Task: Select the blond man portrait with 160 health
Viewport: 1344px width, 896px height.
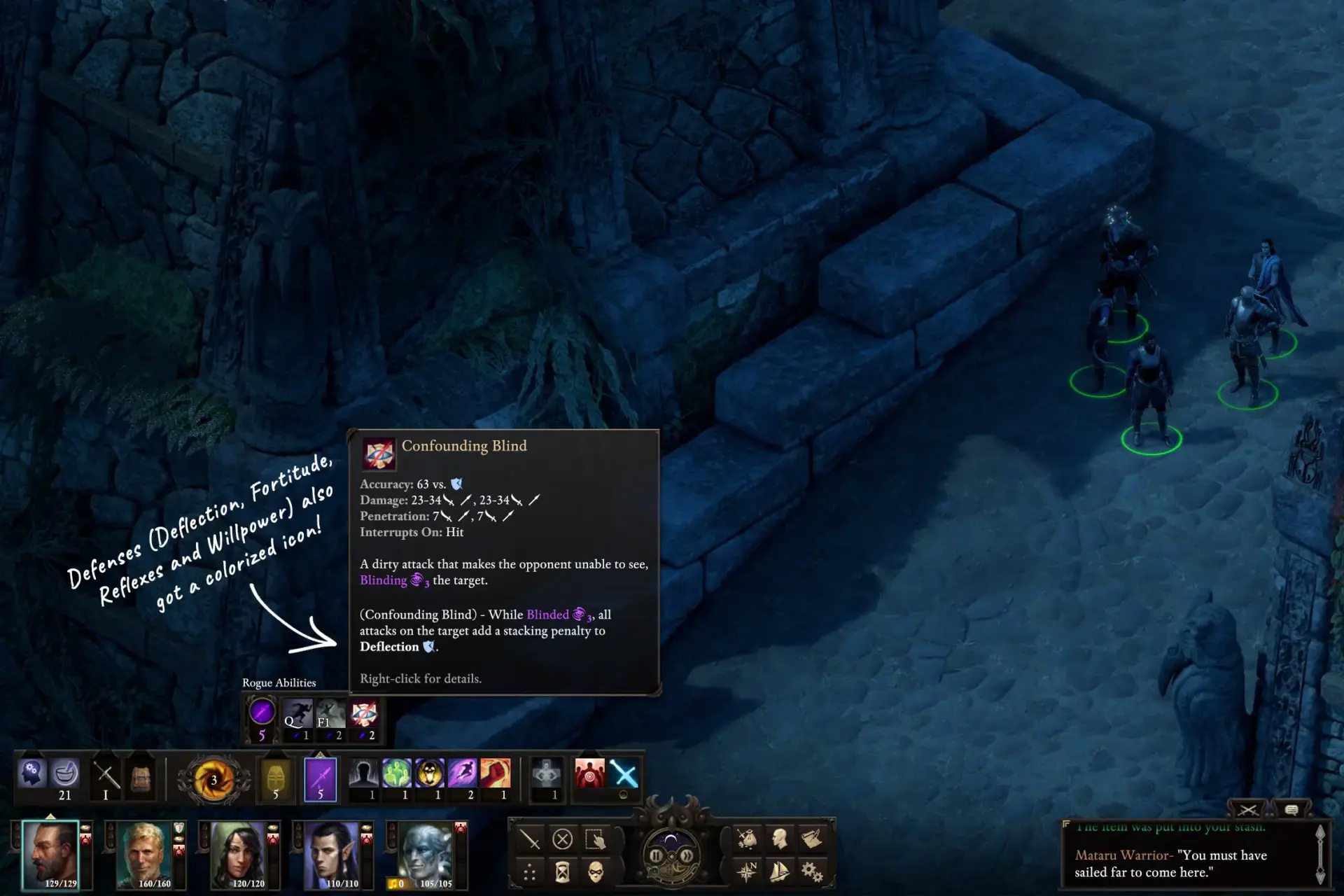Action: 146,855
